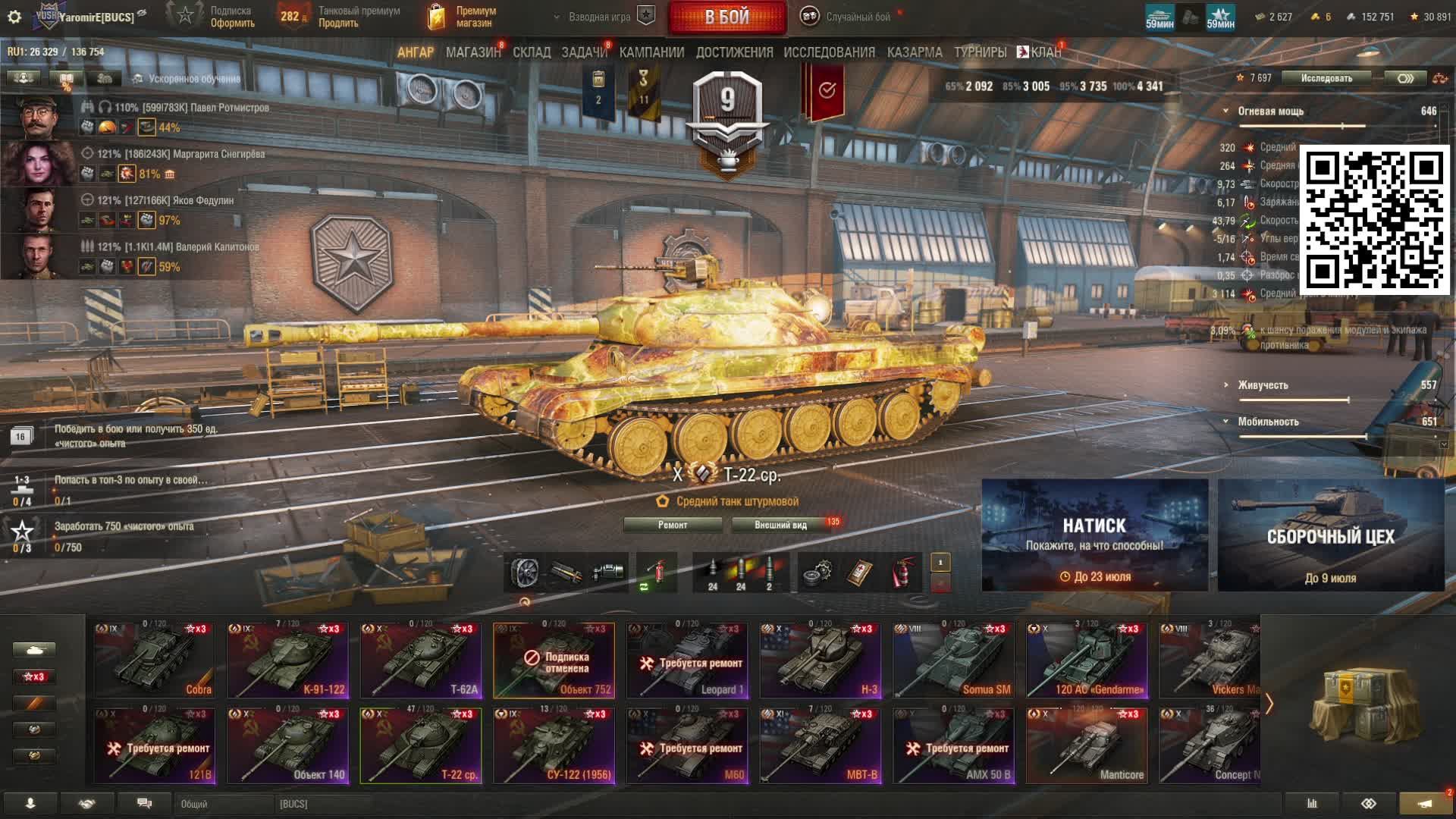Go to the КАЗАРМА tab

click(x=914, y=52)
